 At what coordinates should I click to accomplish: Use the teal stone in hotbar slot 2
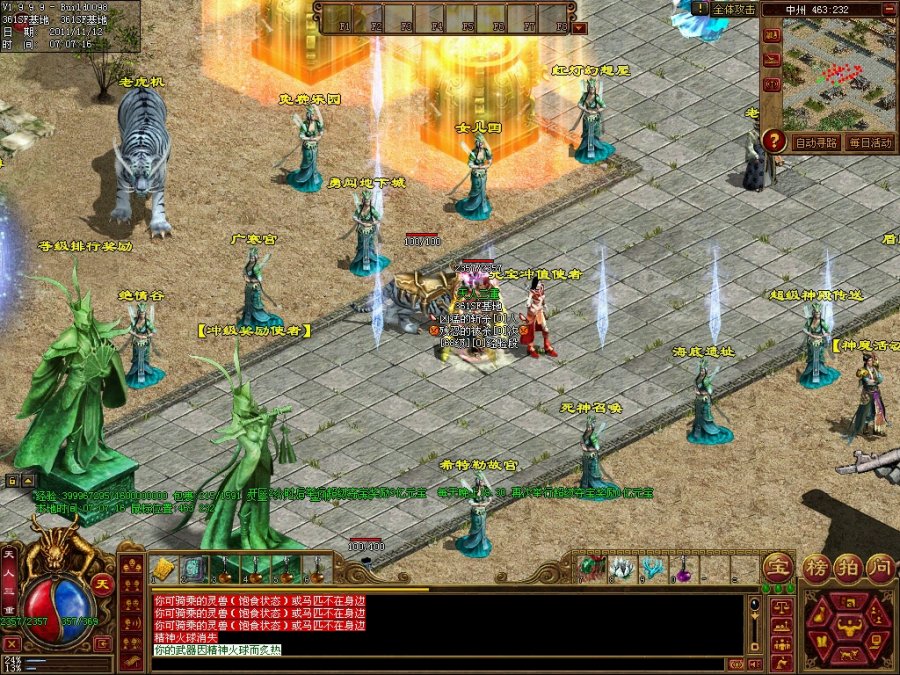(x=194, y=569)
